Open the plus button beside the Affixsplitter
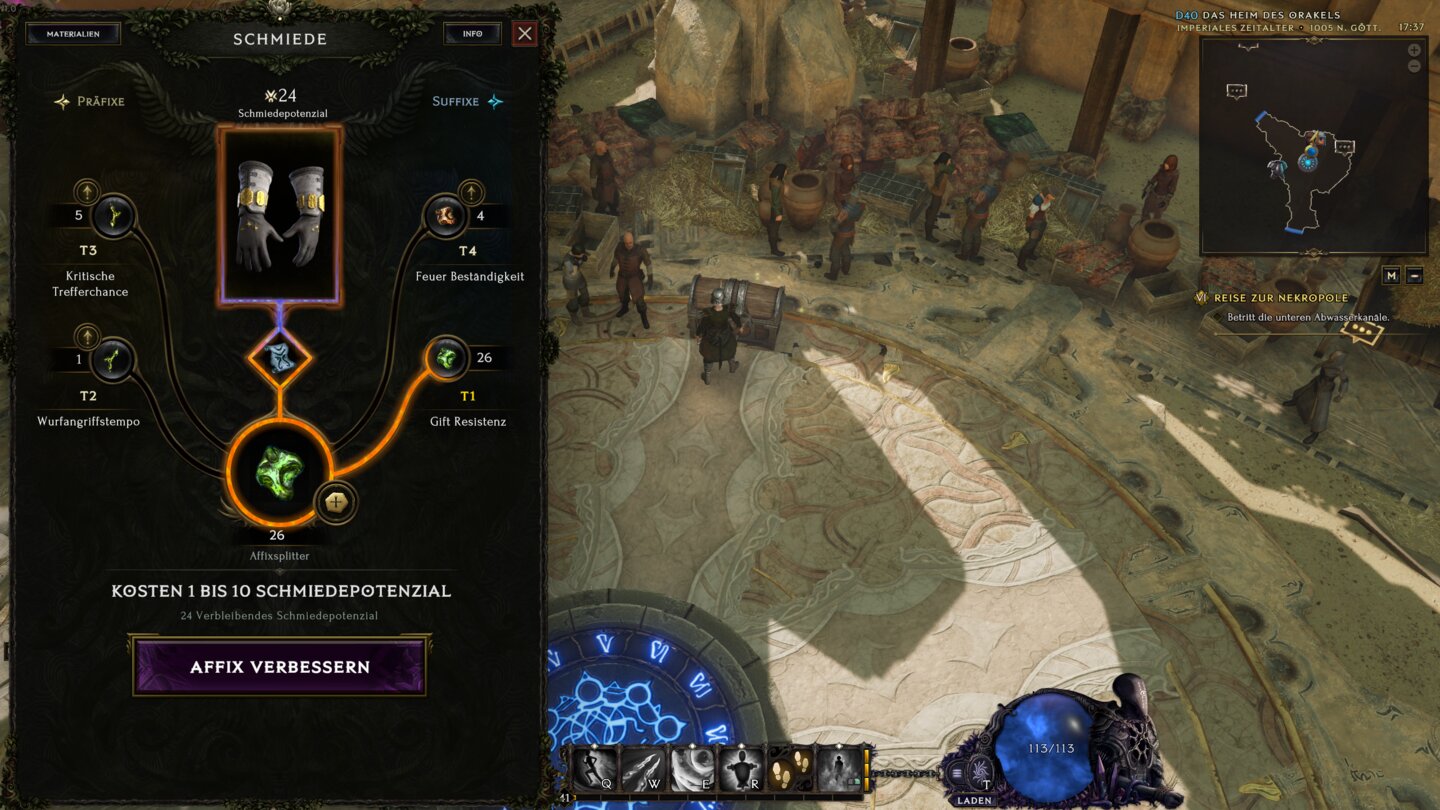 click(335, 503)
